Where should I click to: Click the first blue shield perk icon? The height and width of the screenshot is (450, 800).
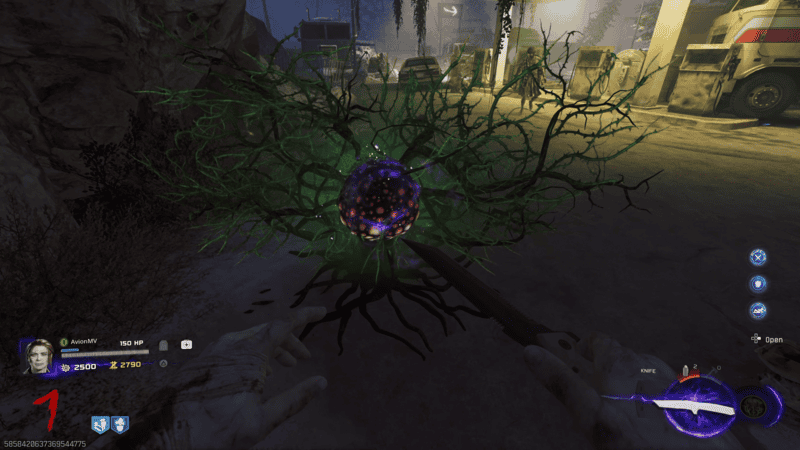click(100, 424)
